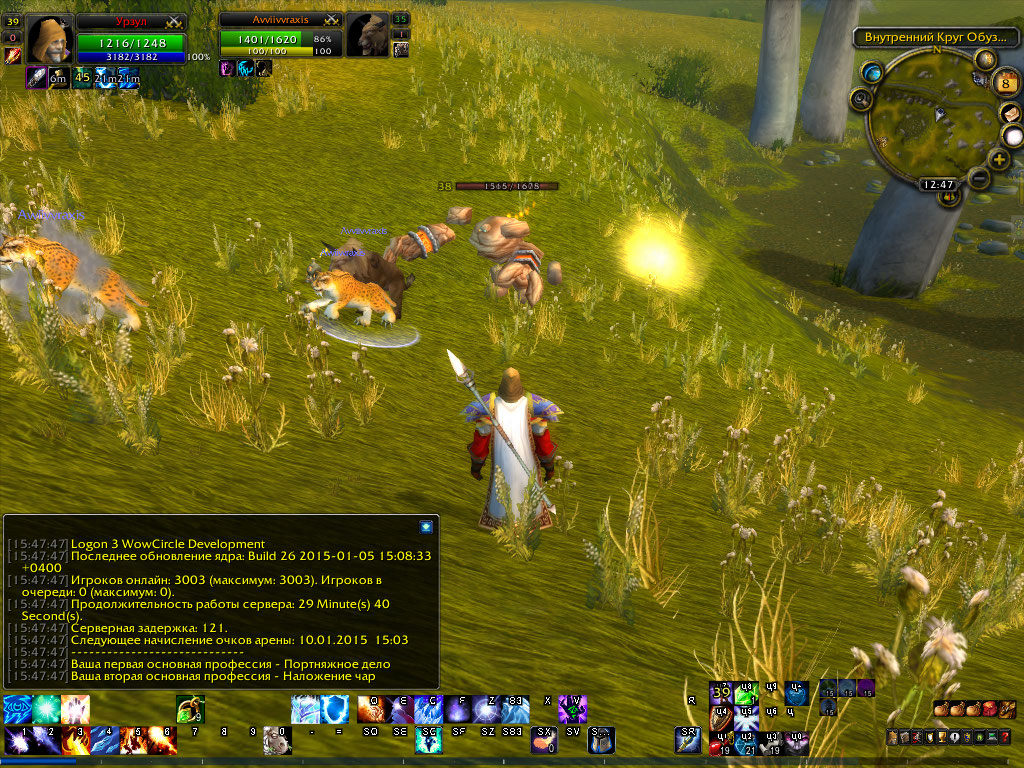Zoom out the minimap with minus
This screenshot has height=768, width=1024.
978,178
